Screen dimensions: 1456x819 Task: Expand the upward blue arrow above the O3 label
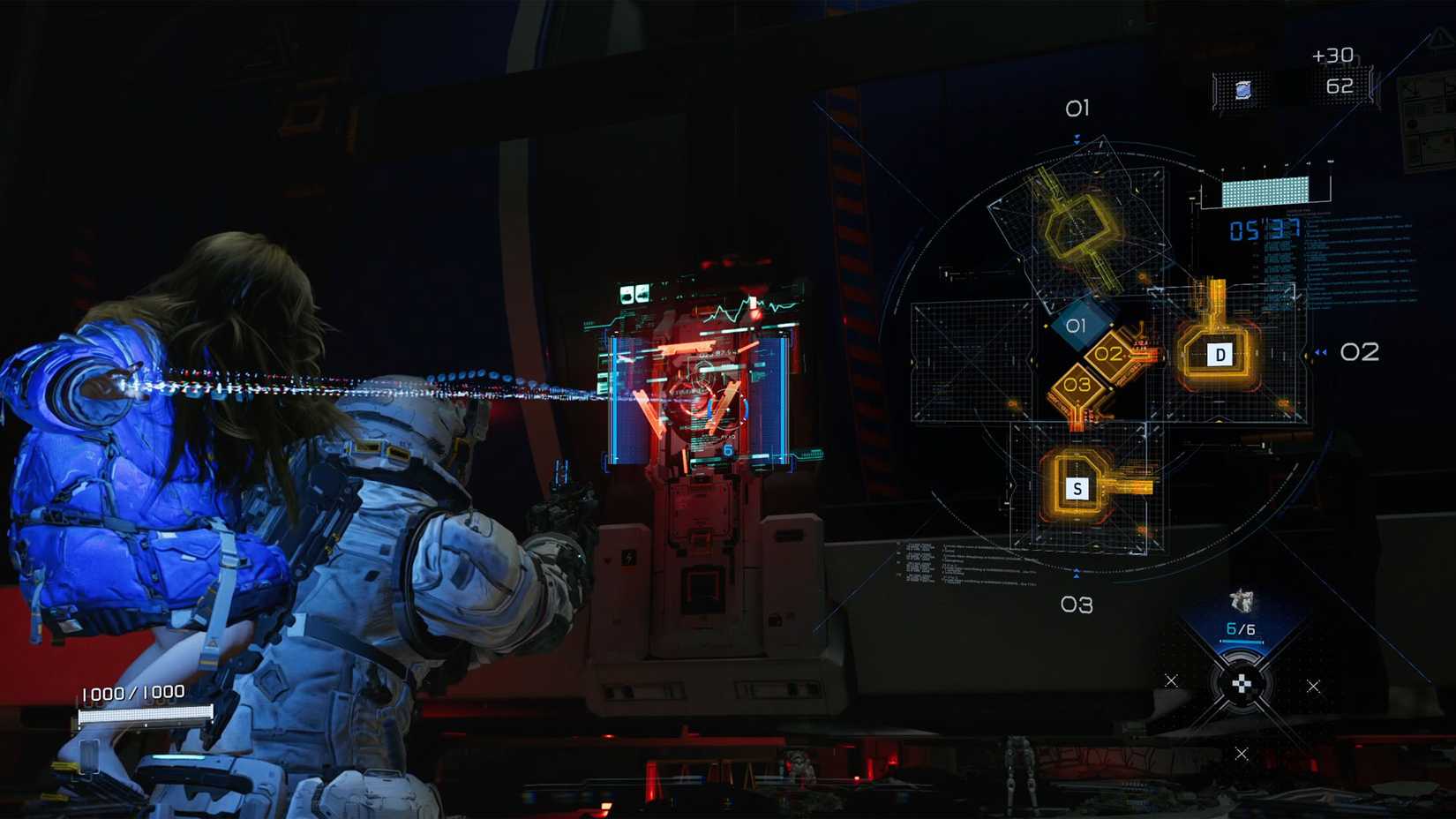pyautogui.click(x=1078, y=571)
